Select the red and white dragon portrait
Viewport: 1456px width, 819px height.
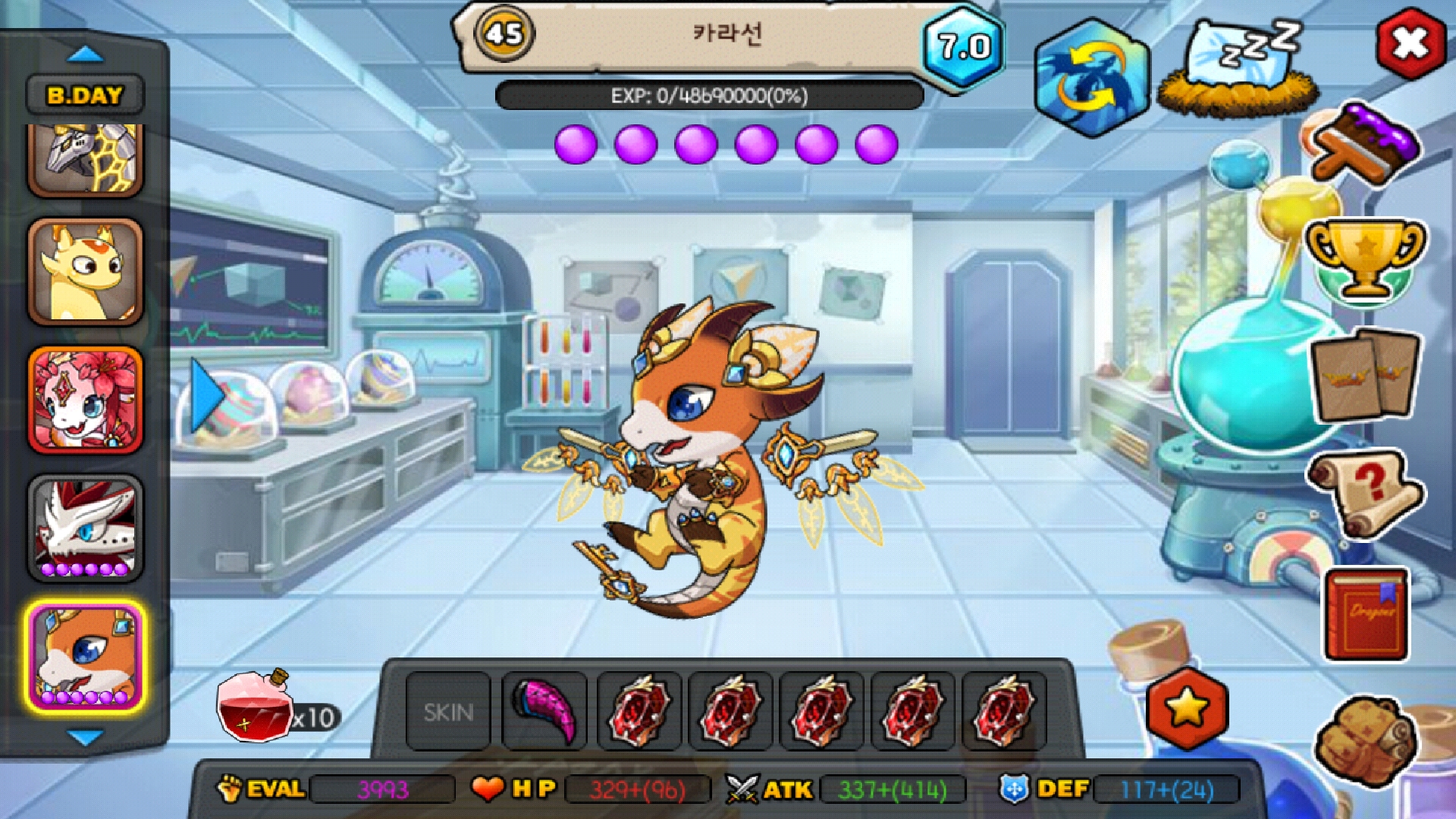point(85,528)
